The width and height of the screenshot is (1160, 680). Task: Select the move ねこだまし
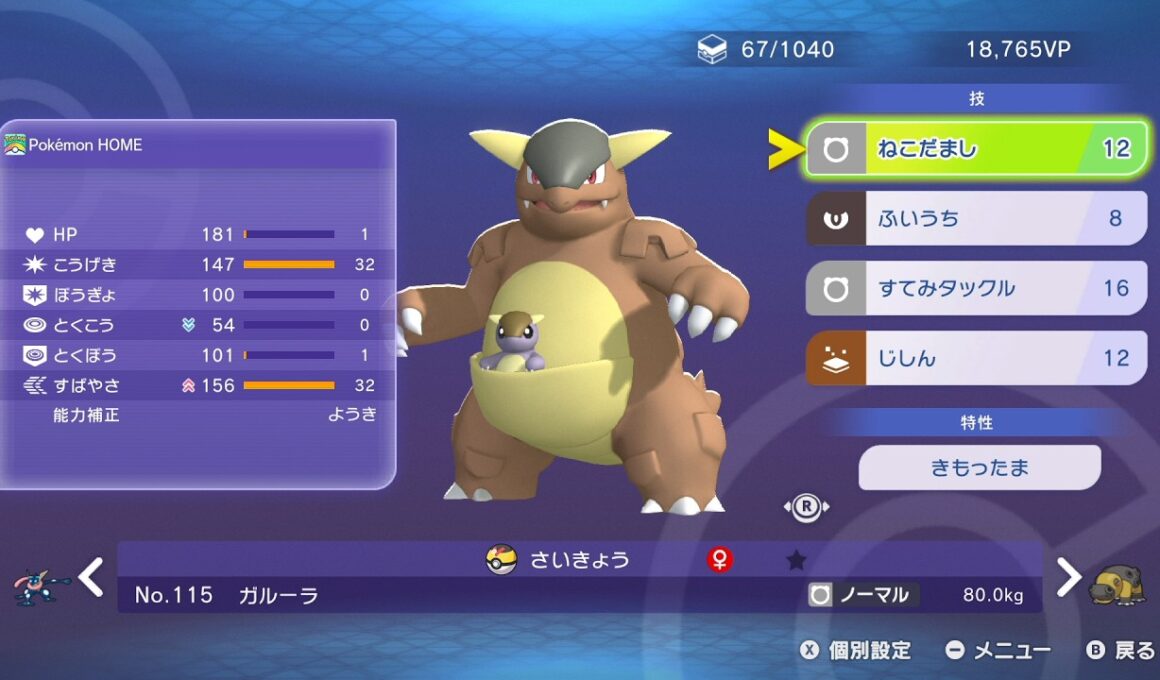pos(975,149)
